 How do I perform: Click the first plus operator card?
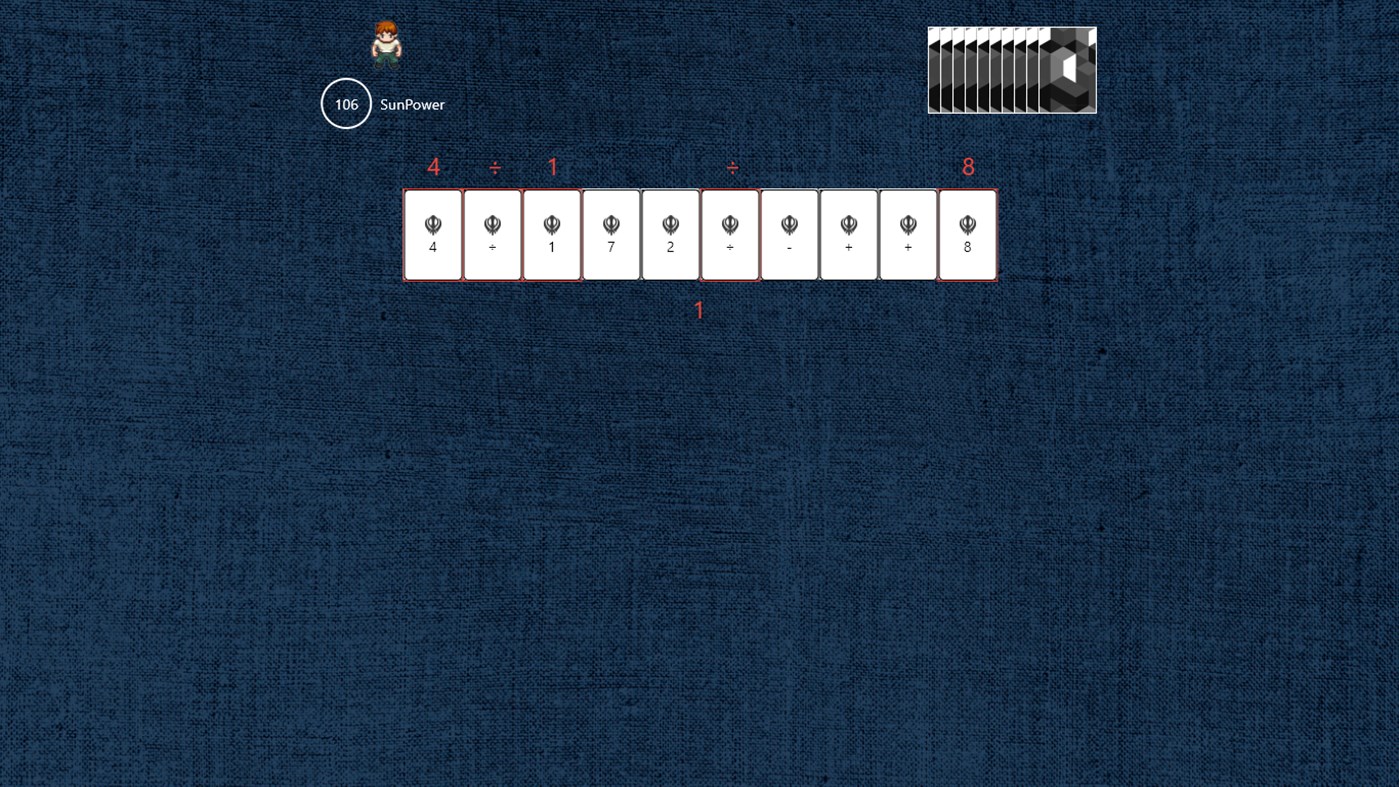pos(847,234)
